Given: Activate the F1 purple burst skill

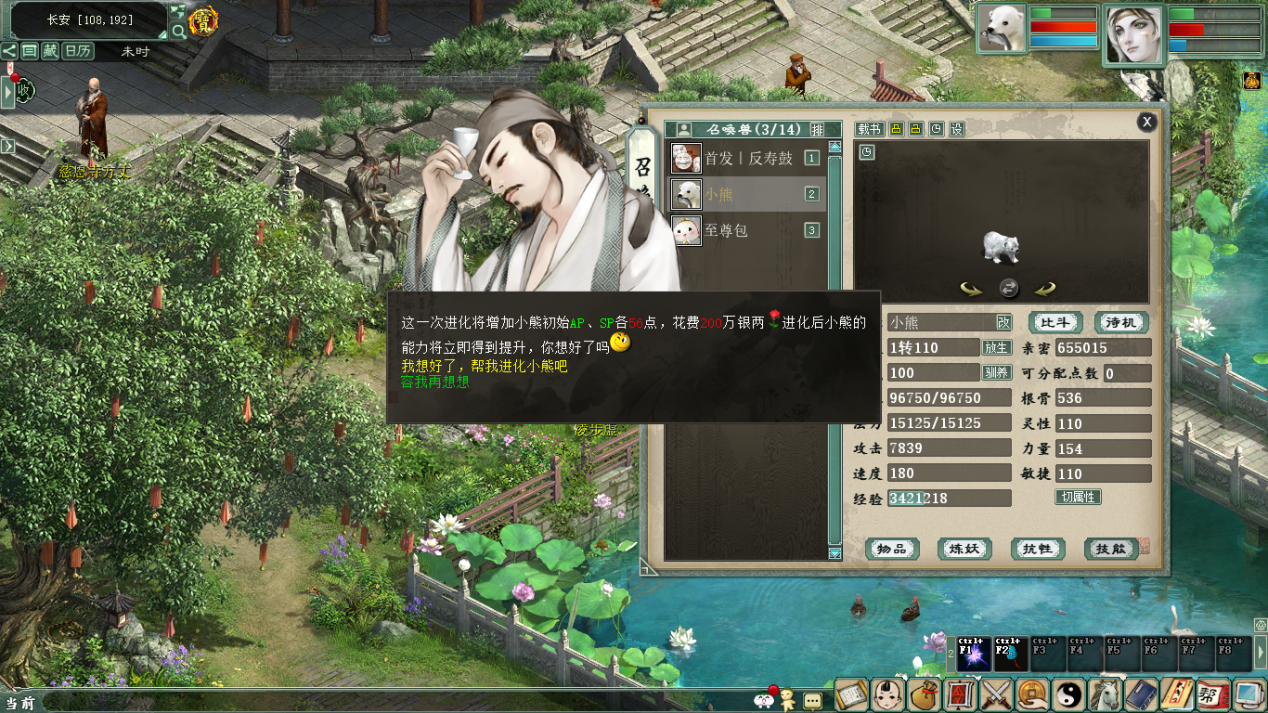Looking at the screenshot, I should coord(974,654).
